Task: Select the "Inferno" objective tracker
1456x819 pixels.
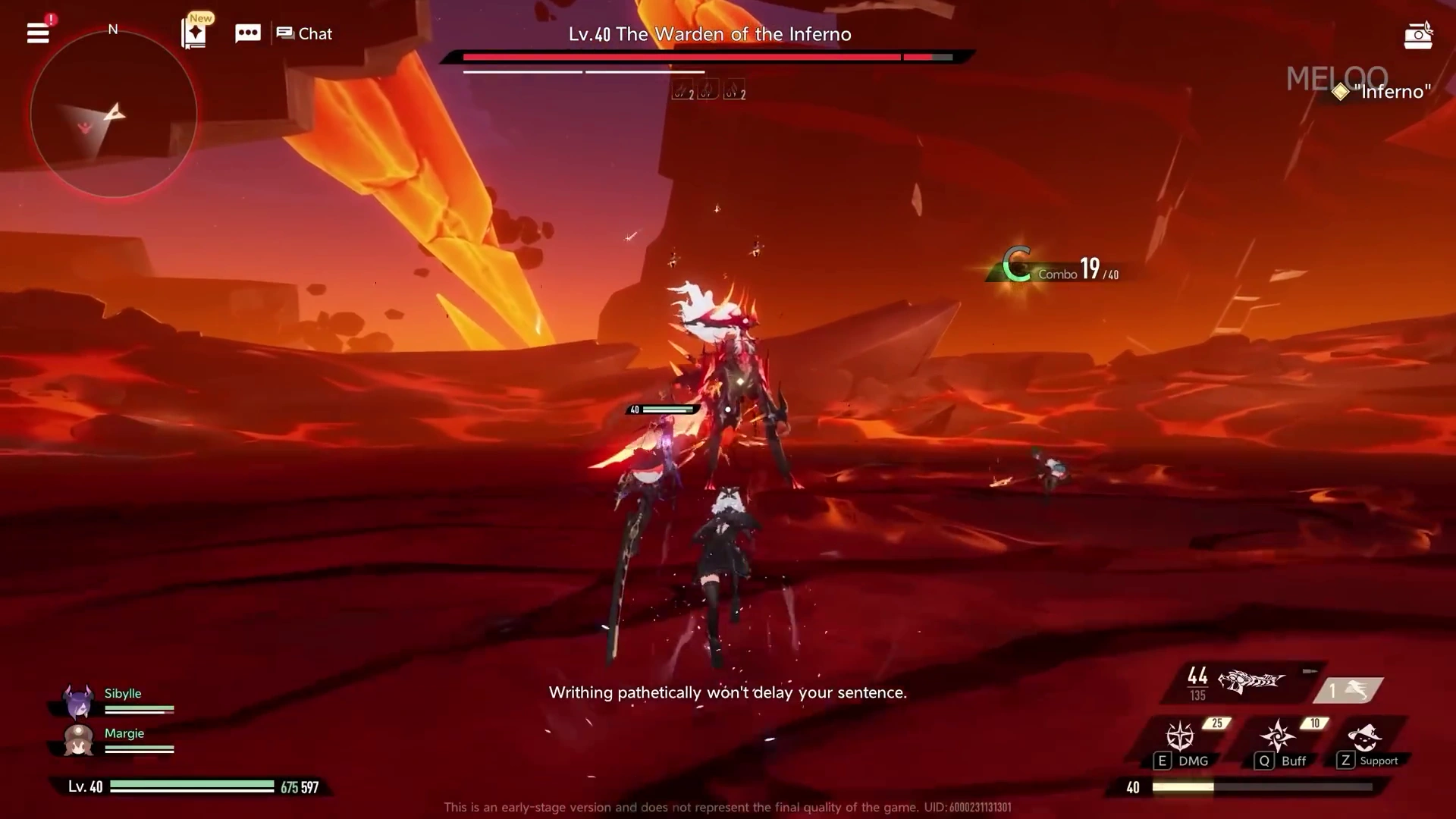Action: coord(1384,92)
